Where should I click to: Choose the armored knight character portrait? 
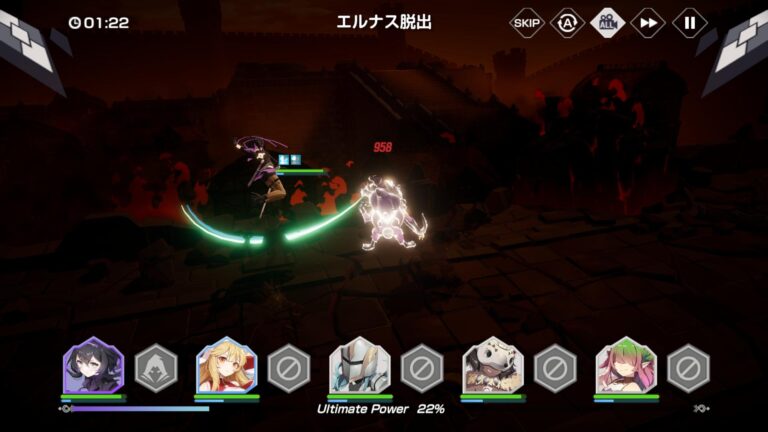click(x=359, y=367)
